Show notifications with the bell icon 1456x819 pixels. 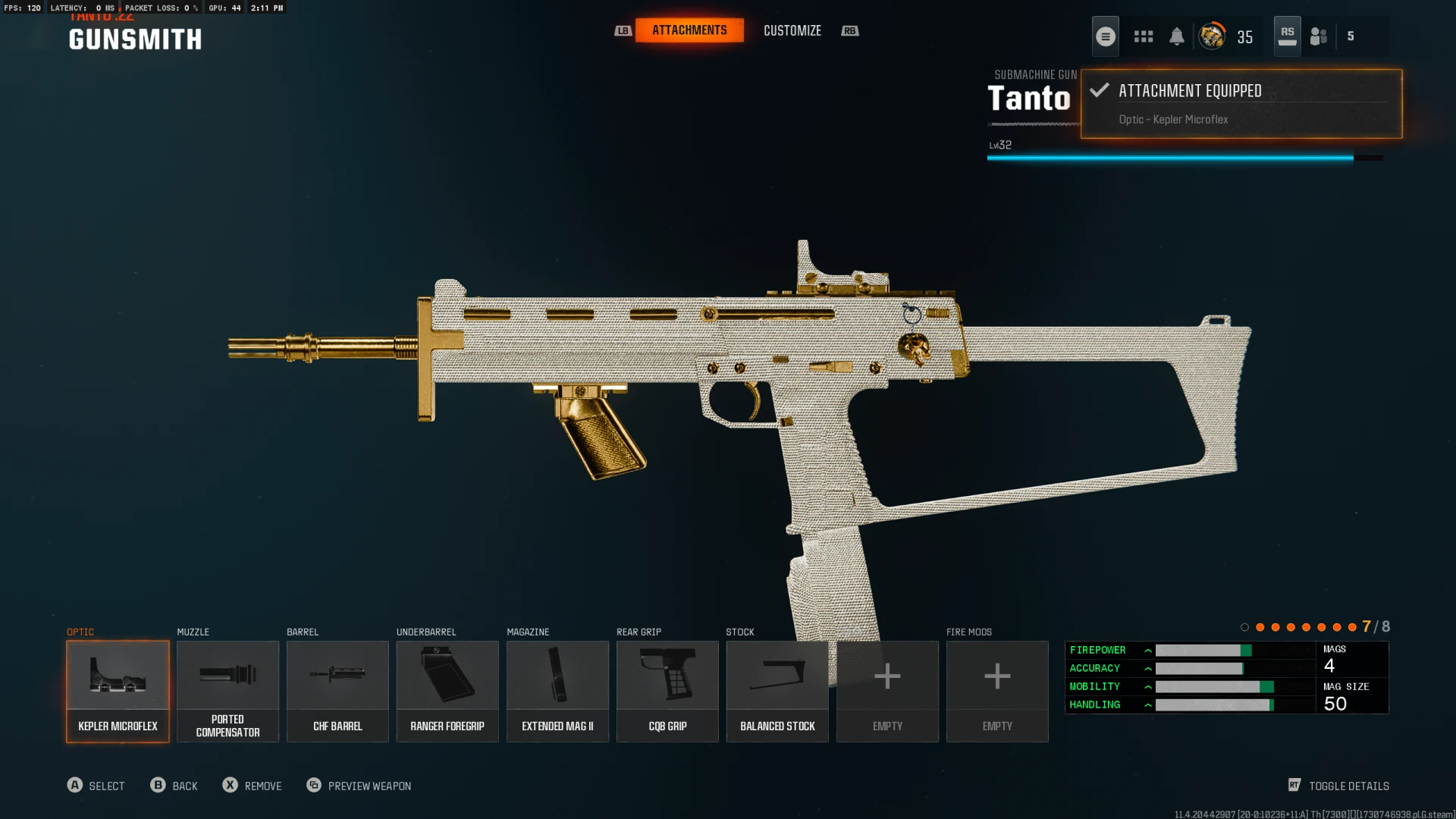1177,36
